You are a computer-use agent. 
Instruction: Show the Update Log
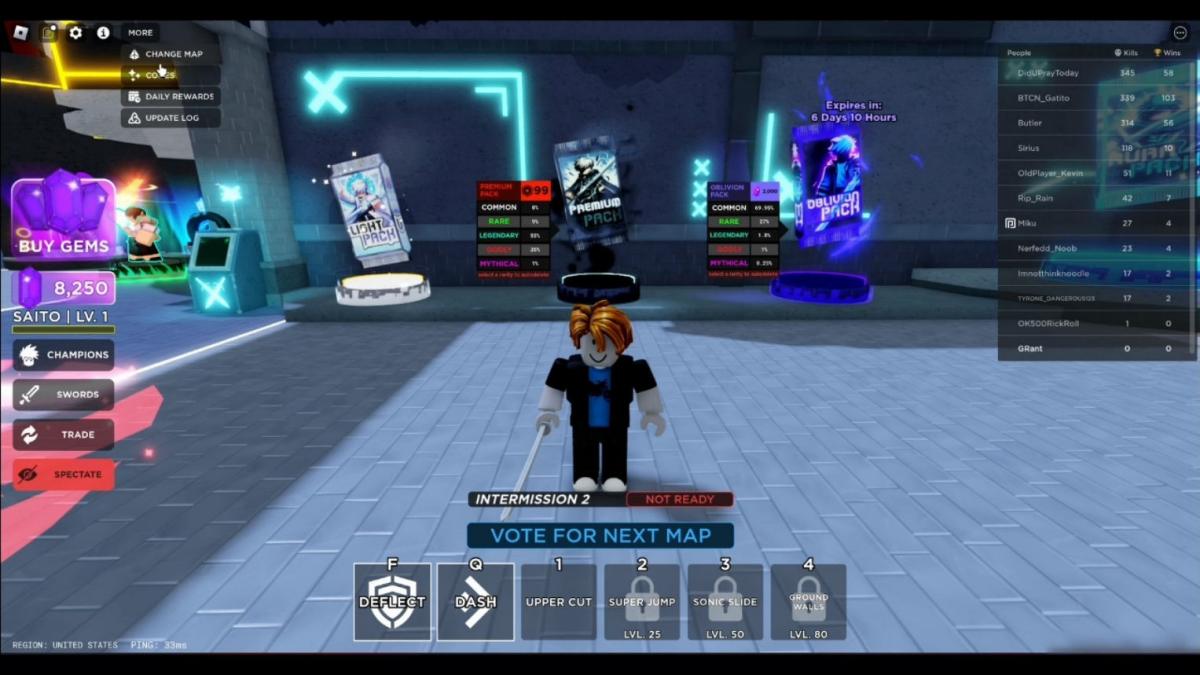[x=171, y=118]
